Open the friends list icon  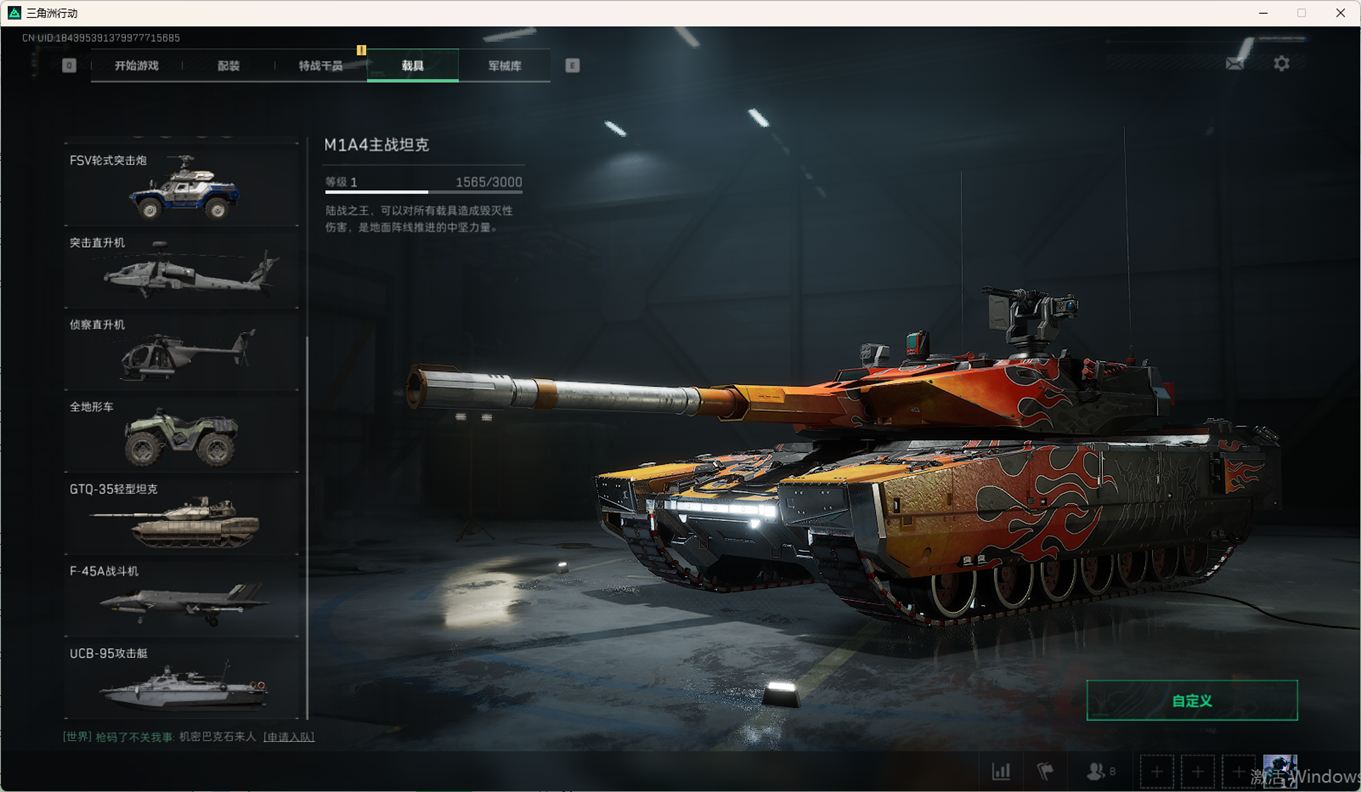pos(1099,771)
